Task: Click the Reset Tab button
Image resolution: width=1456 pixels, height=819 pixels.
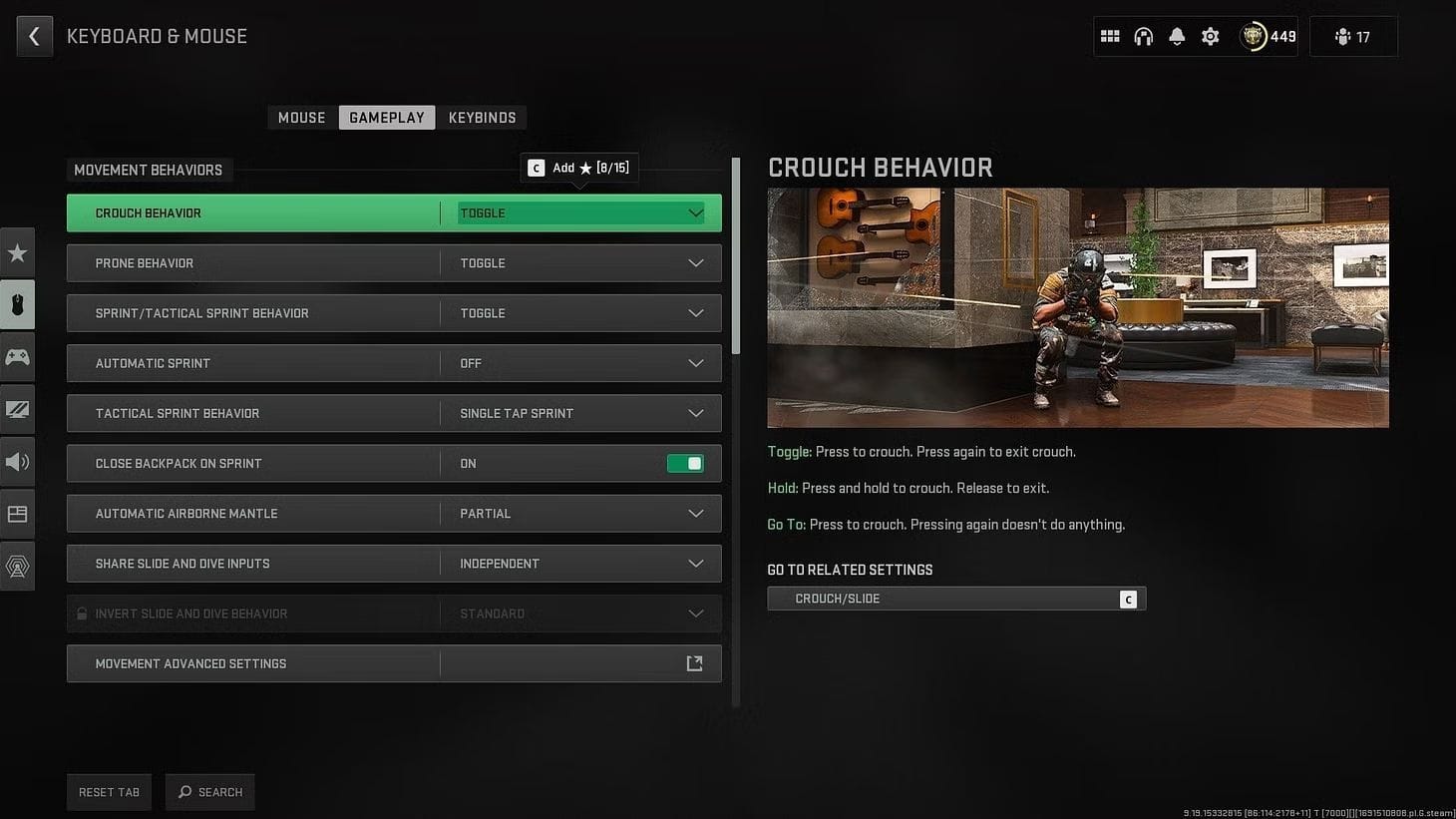Action: pyautogui.click(x=109, y=792)
